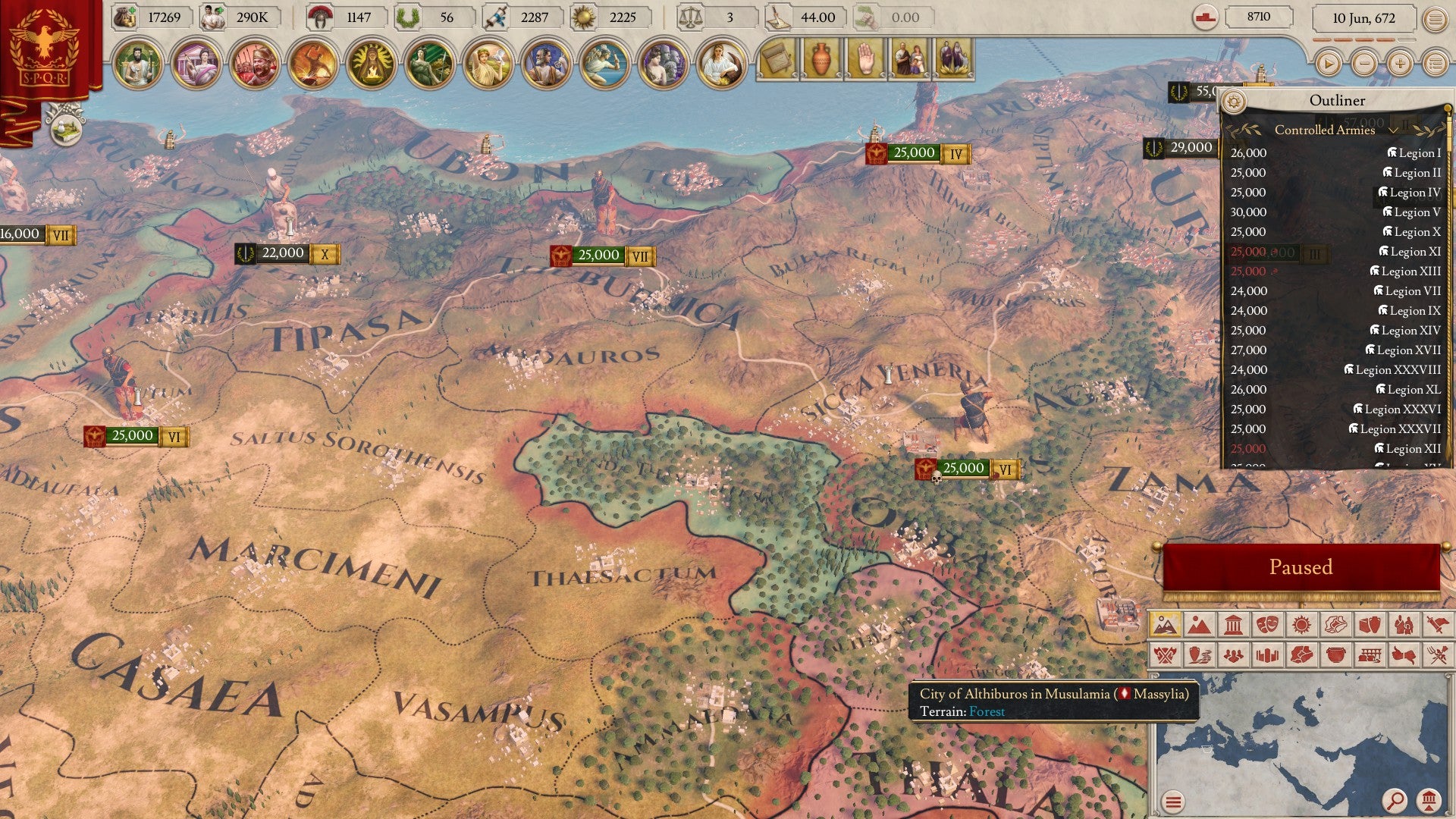Open the political map mode
Image resolution: width=1456 pixels, height=819 pixels.
[1198, 626]
